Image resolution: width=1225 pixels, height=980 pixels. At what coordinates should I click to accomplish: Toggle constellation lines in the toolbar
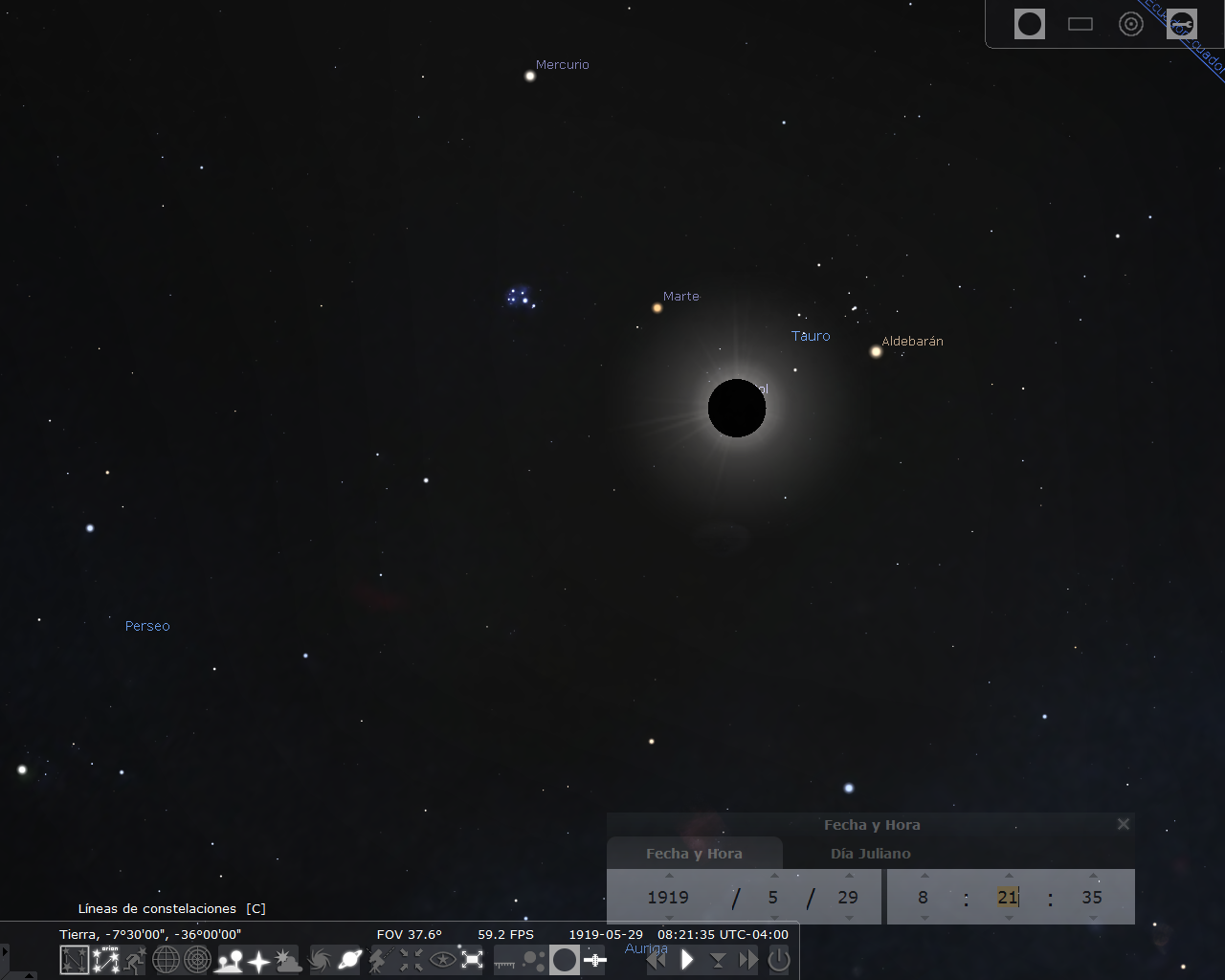coord(74,959)
